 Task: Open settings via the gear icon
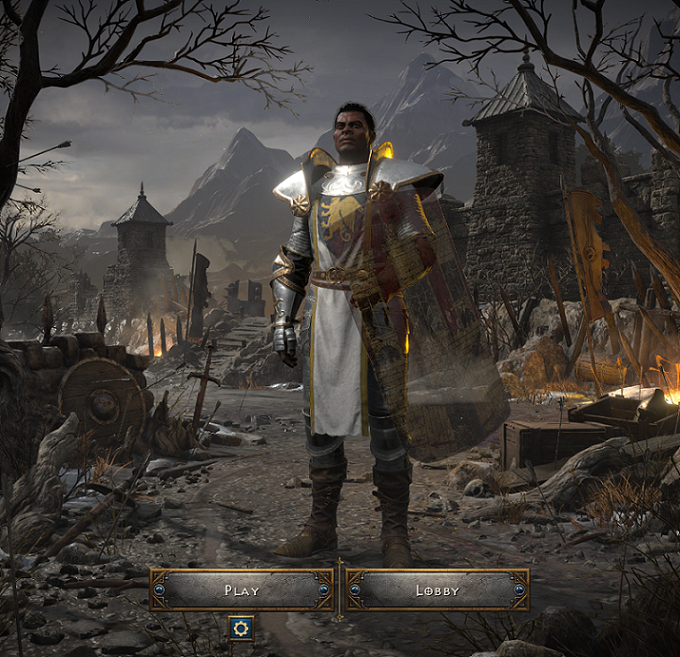pos(240,628)
